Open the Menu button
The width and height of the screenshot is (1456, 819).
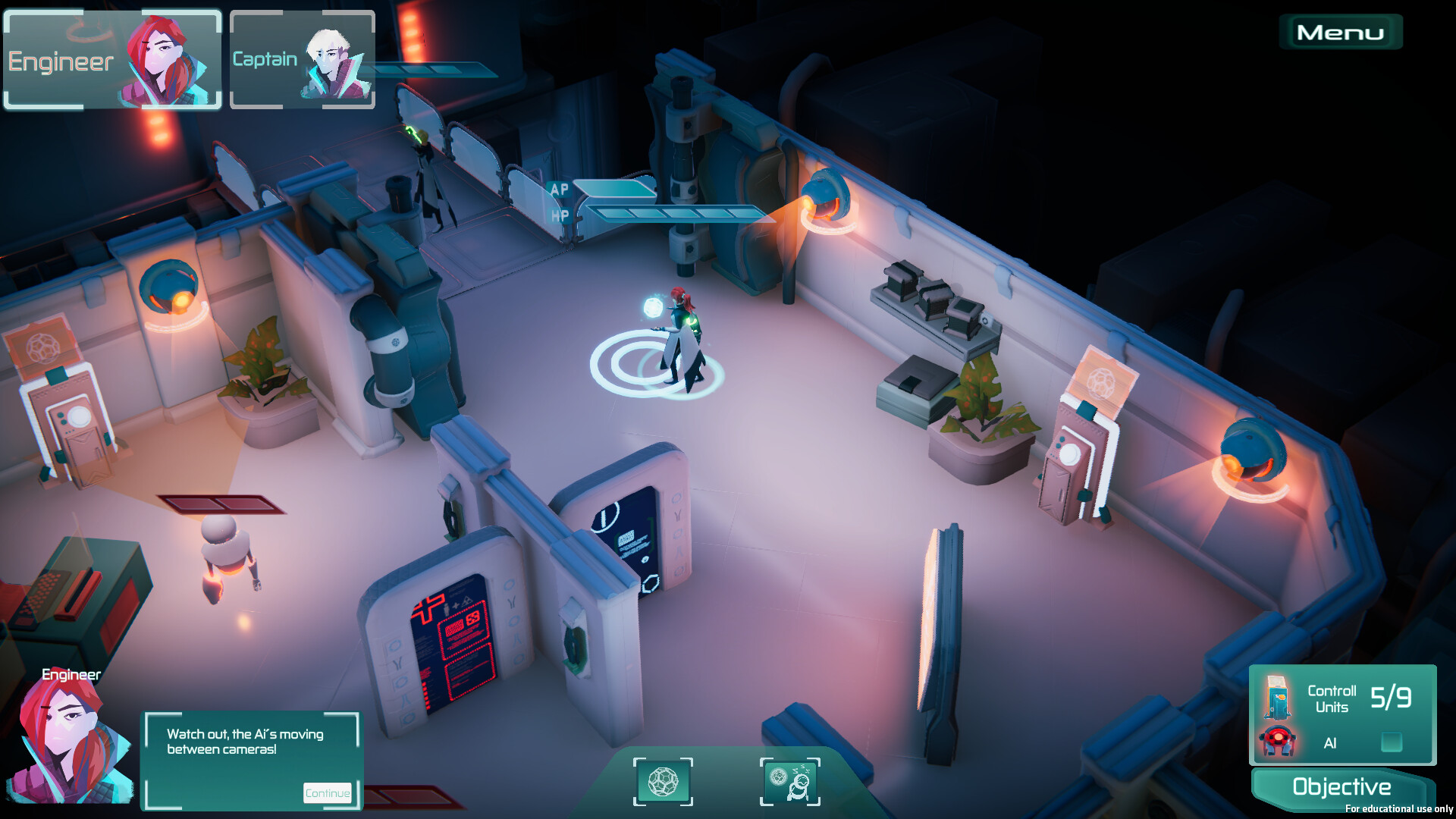point(1340,33)
